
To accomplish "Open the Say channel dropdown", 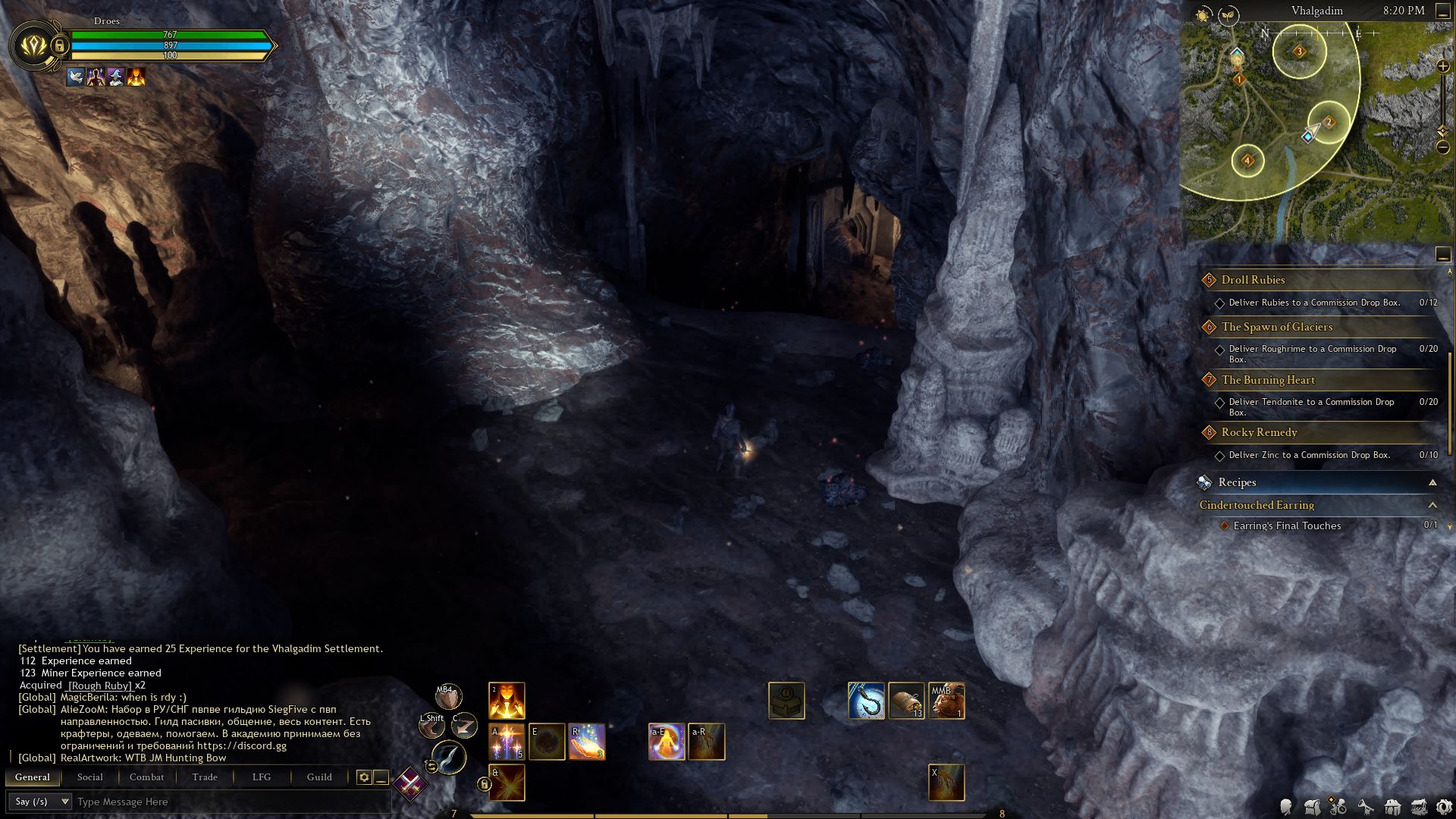I will tap(42, 802).
